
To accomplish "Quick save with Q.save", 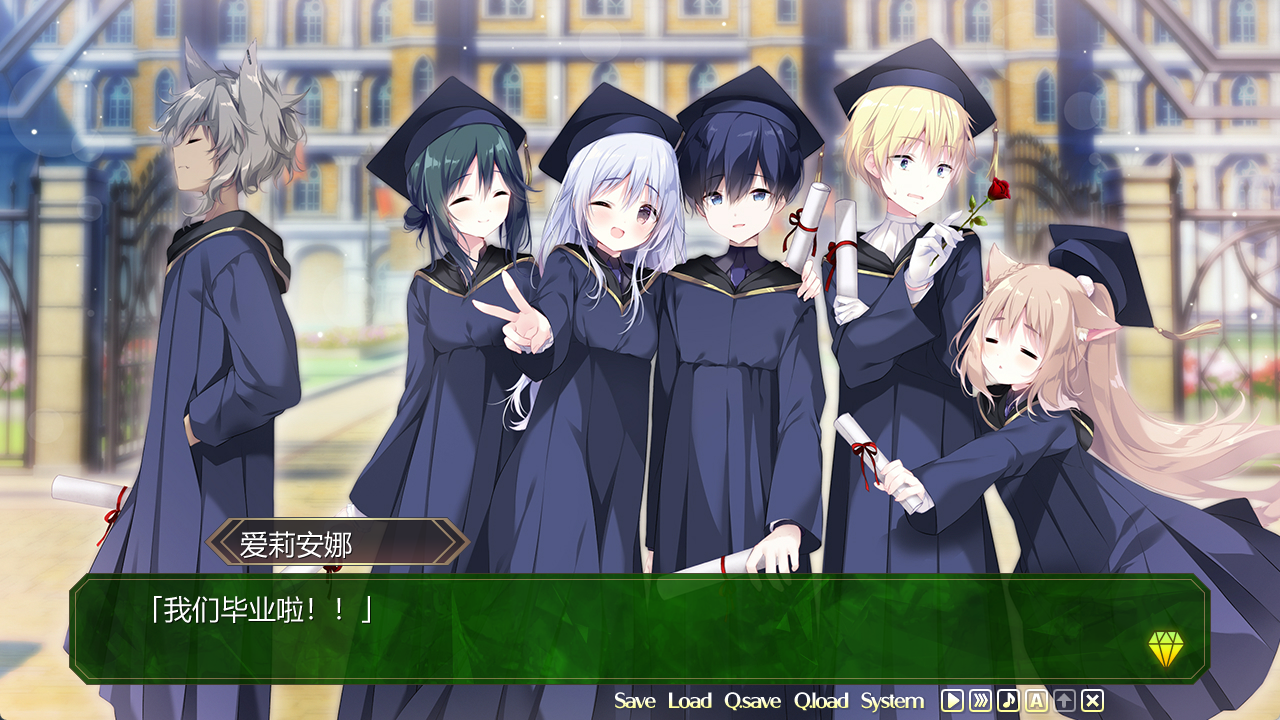I will pos(752,701).
